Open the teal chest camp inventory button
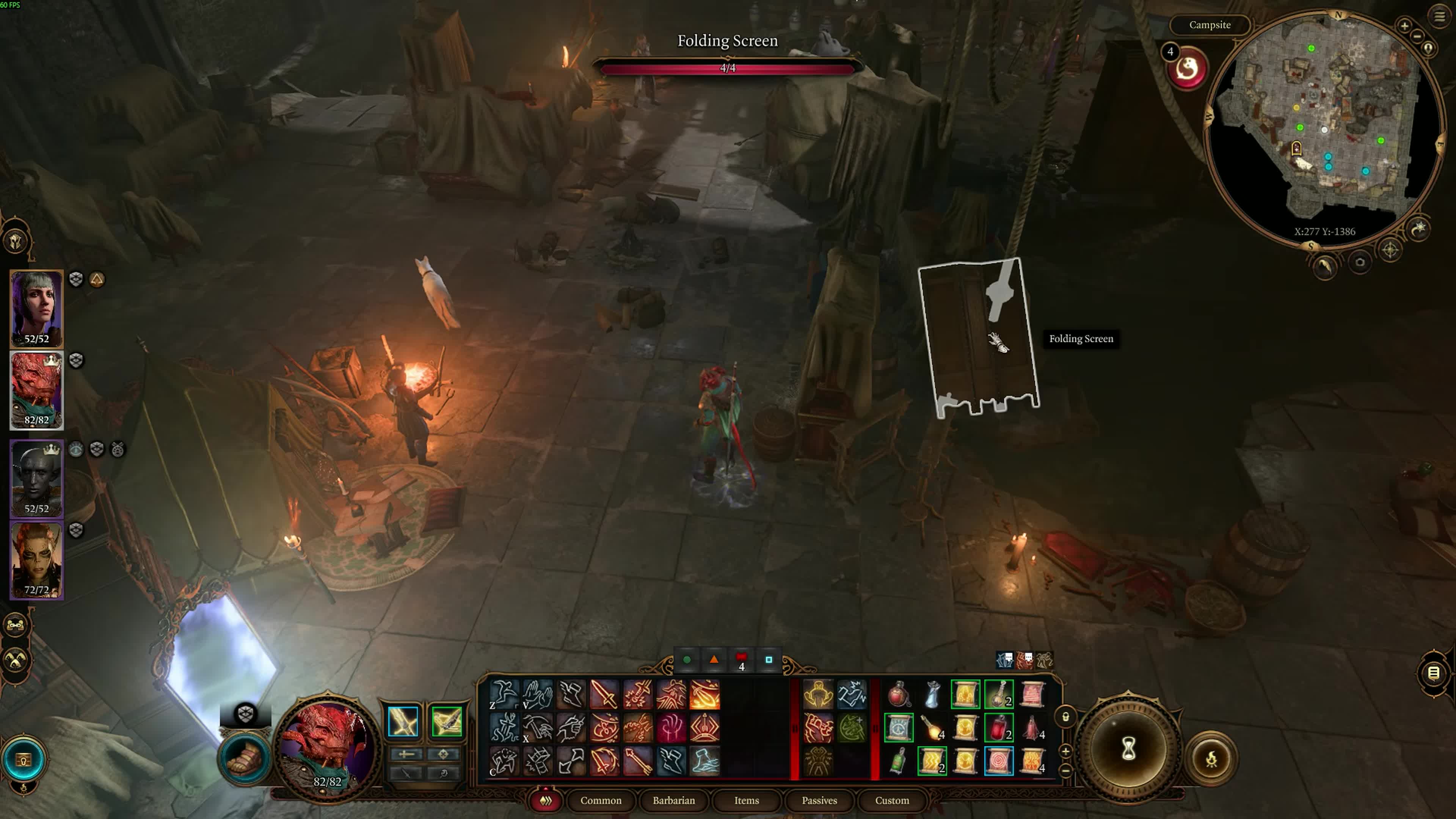This screenshot has width=1456, height=819. coord(23,759)
